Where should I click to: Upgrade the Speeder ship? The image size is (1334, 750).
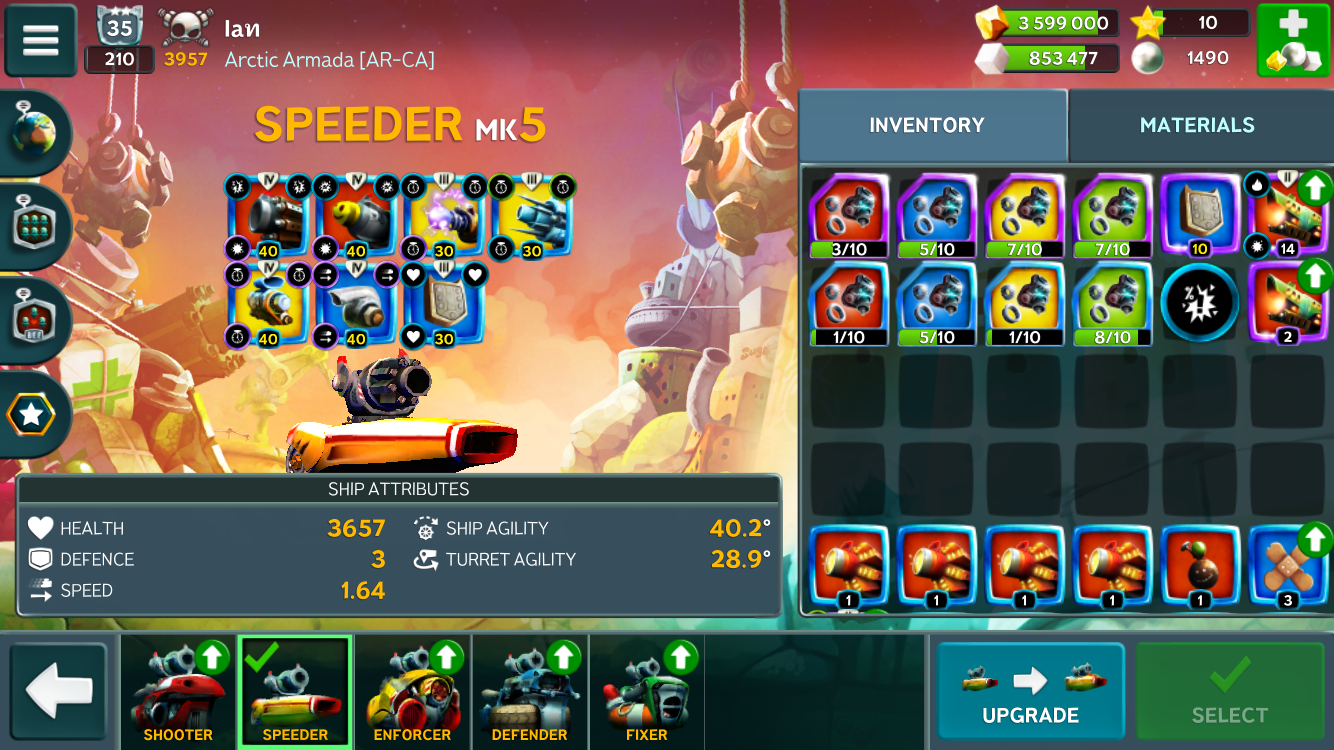(1030, 691)
